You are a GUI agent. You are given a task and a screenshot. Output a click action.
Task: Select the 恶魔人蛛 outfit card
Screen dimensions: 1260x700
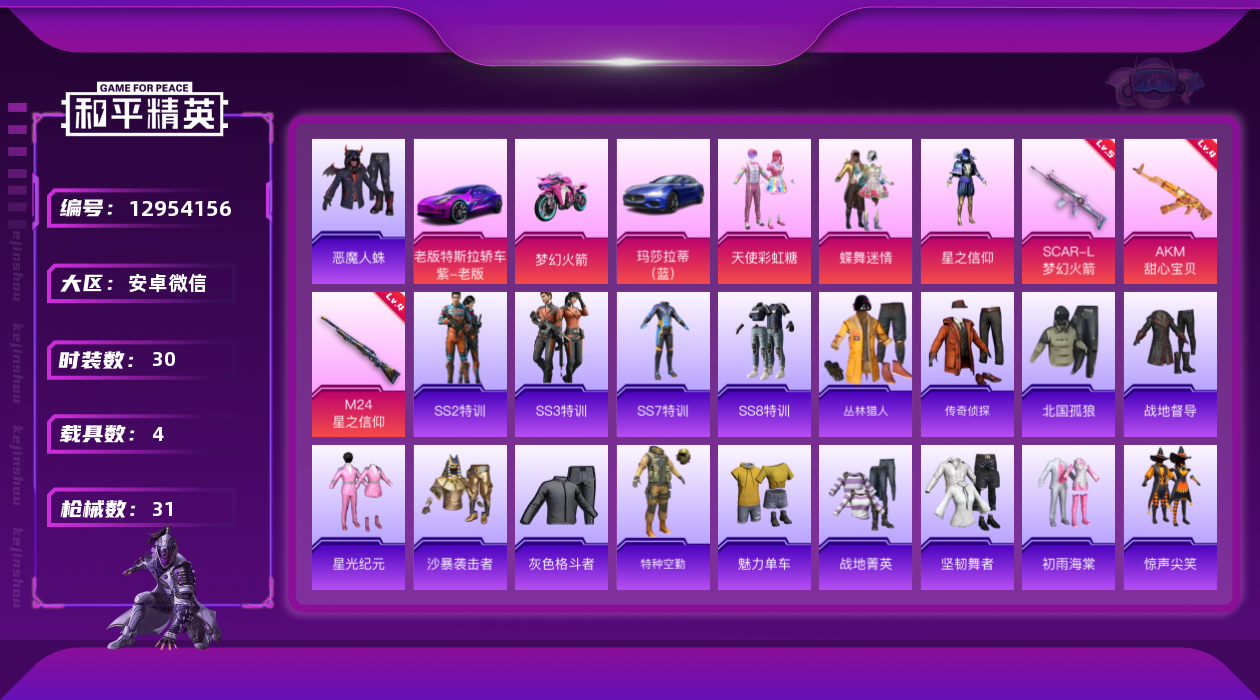pos(358,211)
